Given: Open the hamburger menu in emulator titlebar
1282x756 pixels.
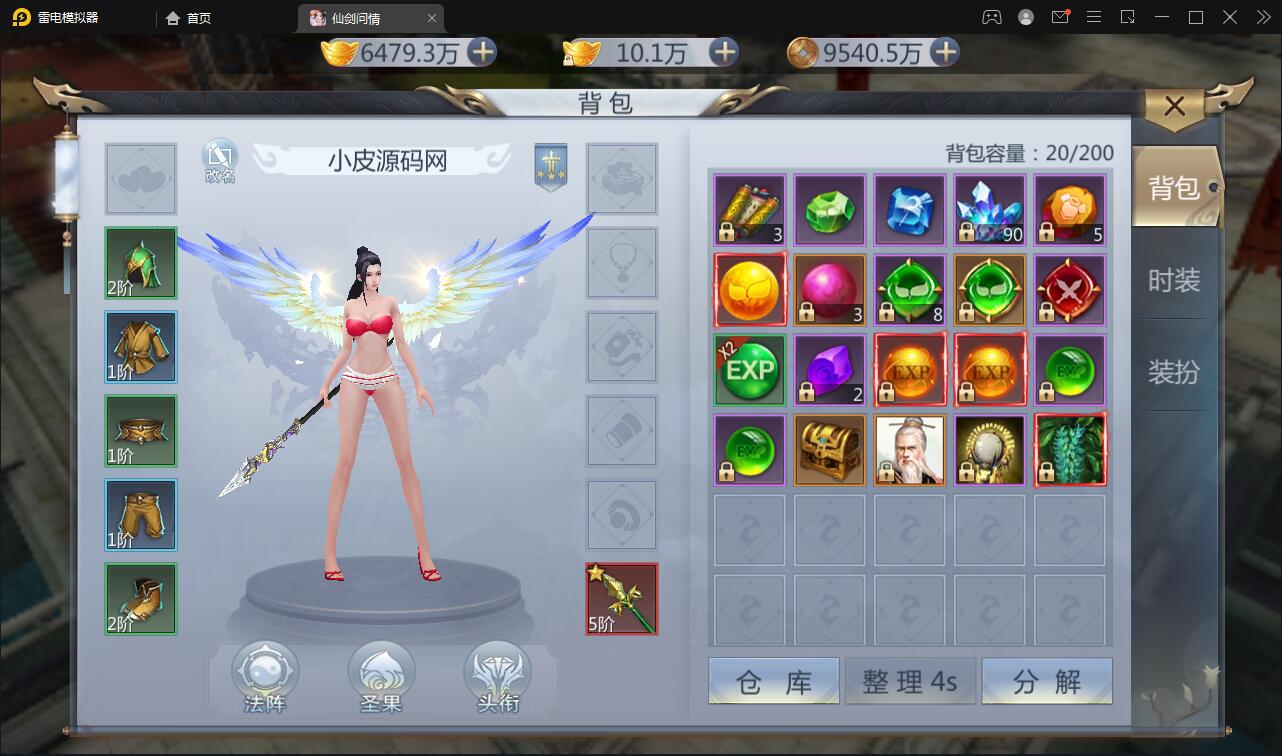Looking at the screenshot, I should 1094,17.
